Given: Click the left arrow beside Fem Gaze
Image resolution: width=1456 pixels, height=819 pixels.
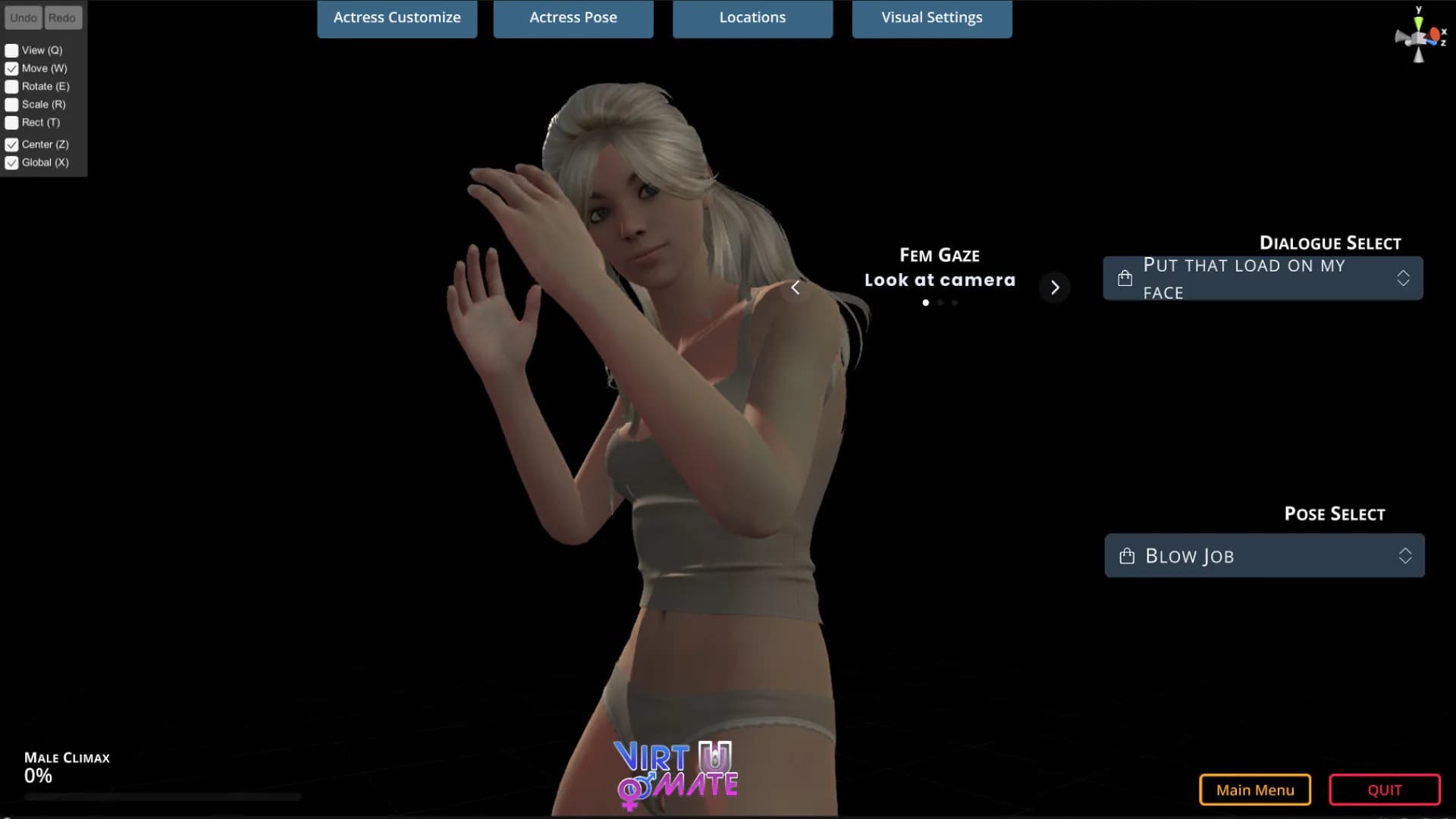Looking at the screenshot, I should click(x=795, y=287).
